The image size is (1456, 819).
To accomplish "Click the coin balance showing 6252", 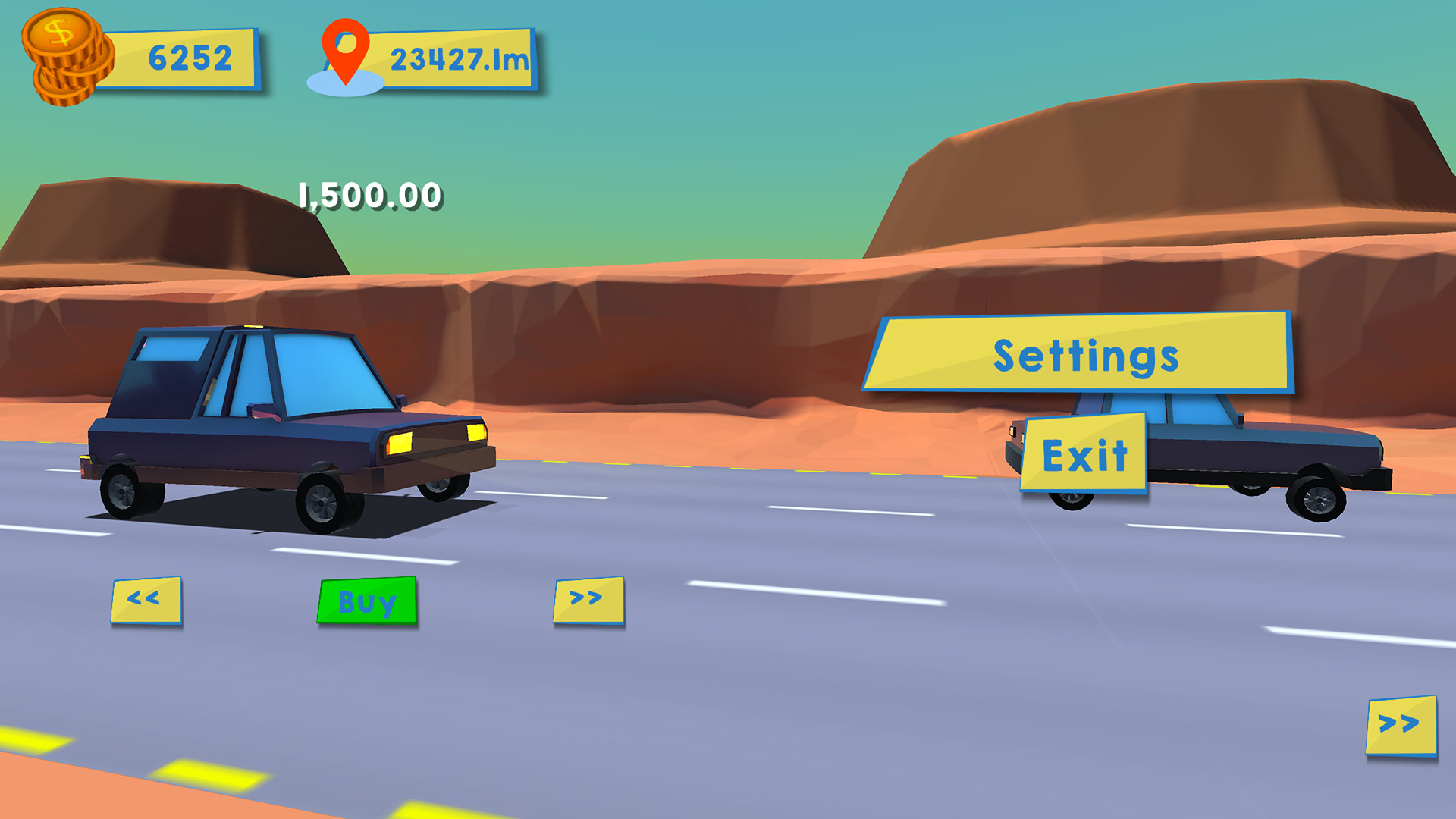I will (x=187, y=57).
